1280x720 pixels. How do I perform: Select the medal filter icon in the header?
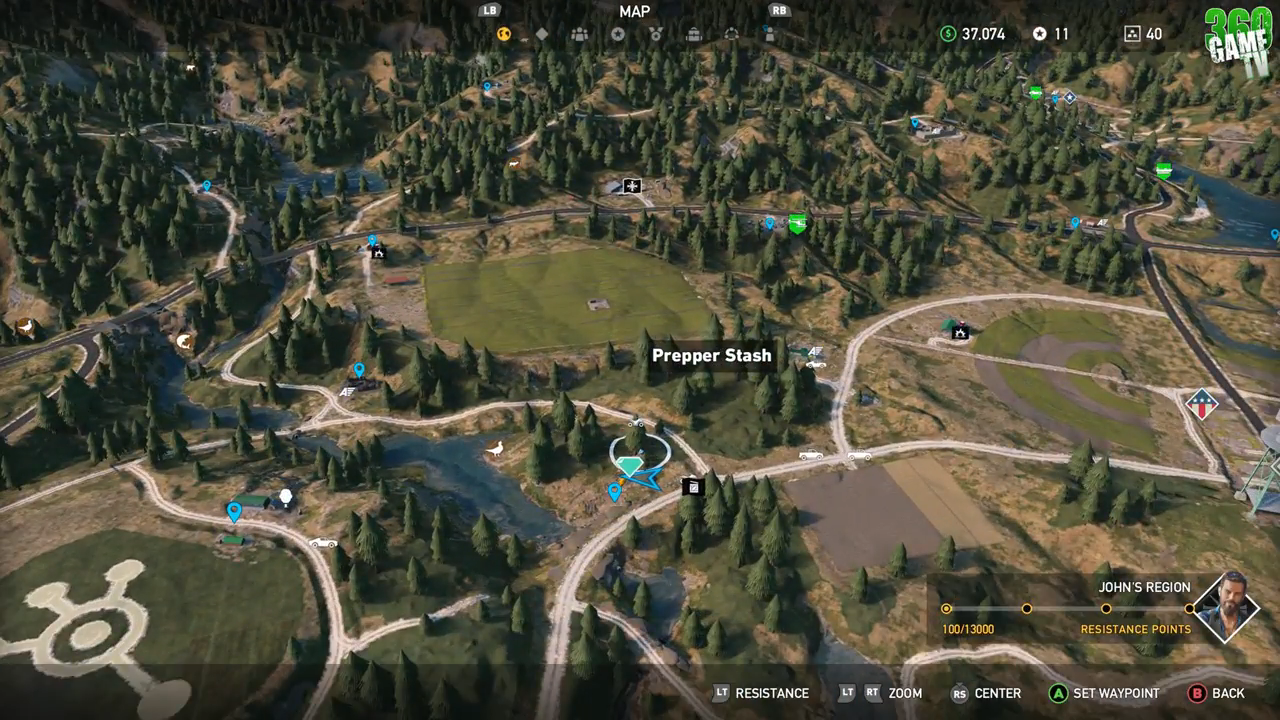[x=656, y=34]
